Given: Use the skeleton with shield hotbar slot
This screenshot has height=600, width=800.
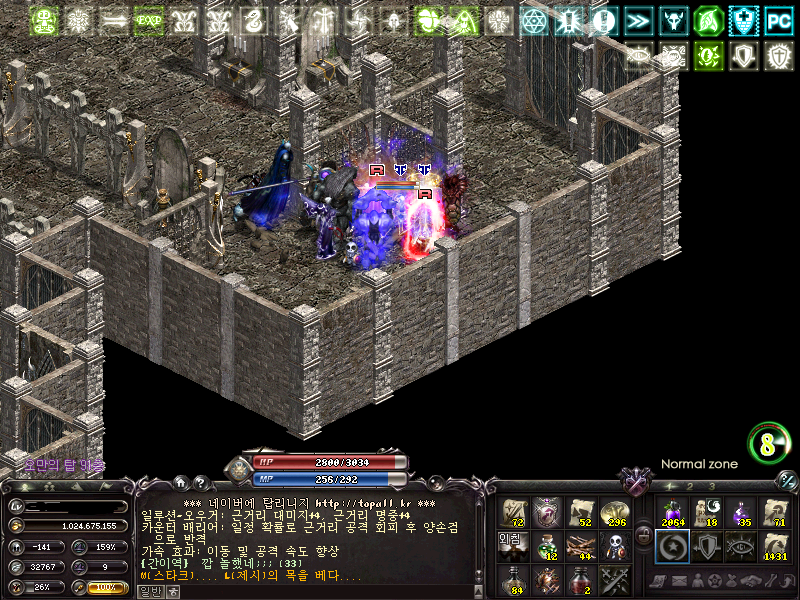Looking at the screenshot, I should [616, 545].
